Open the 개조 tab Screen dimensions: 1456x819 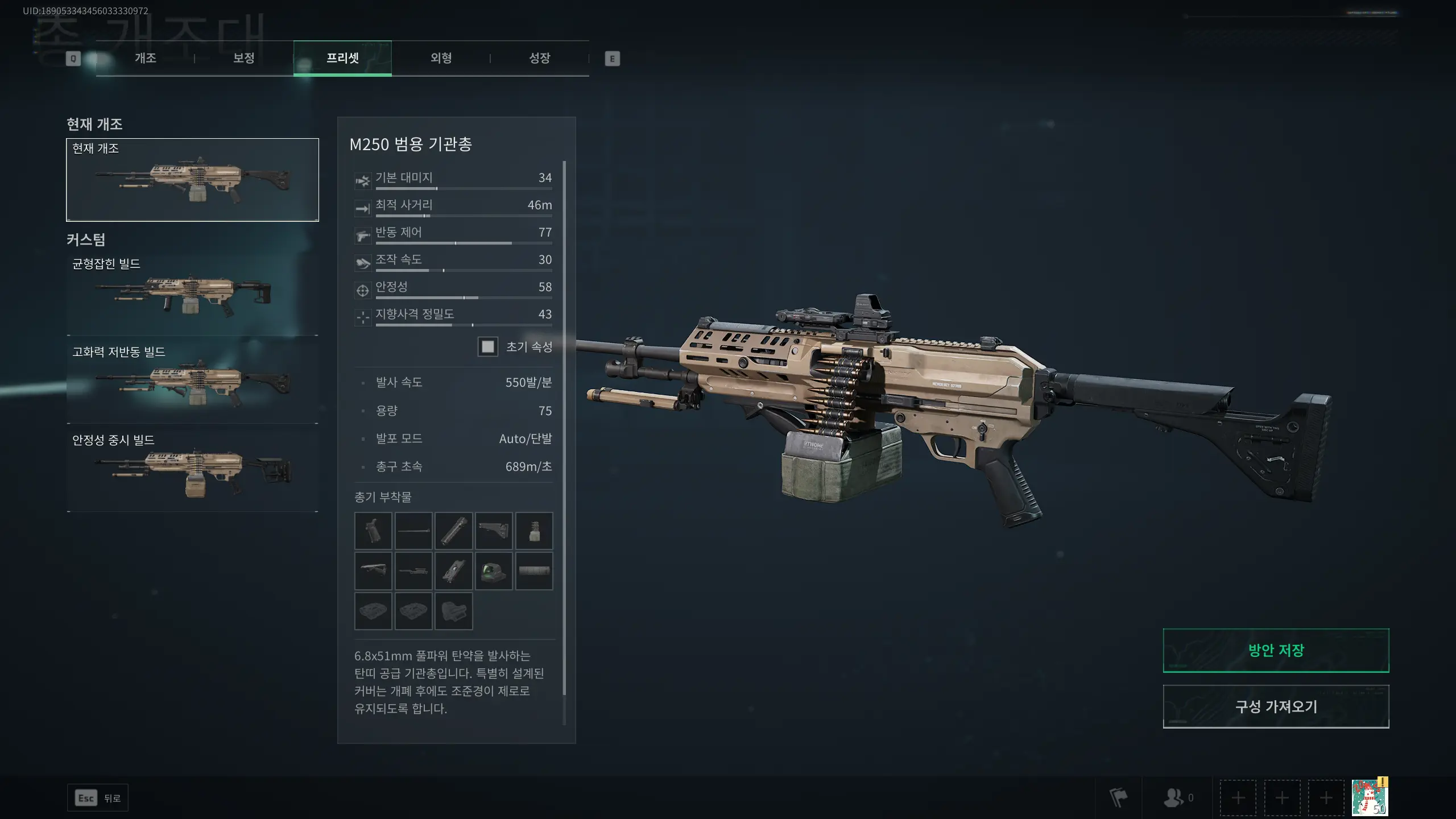click(145, 57)
